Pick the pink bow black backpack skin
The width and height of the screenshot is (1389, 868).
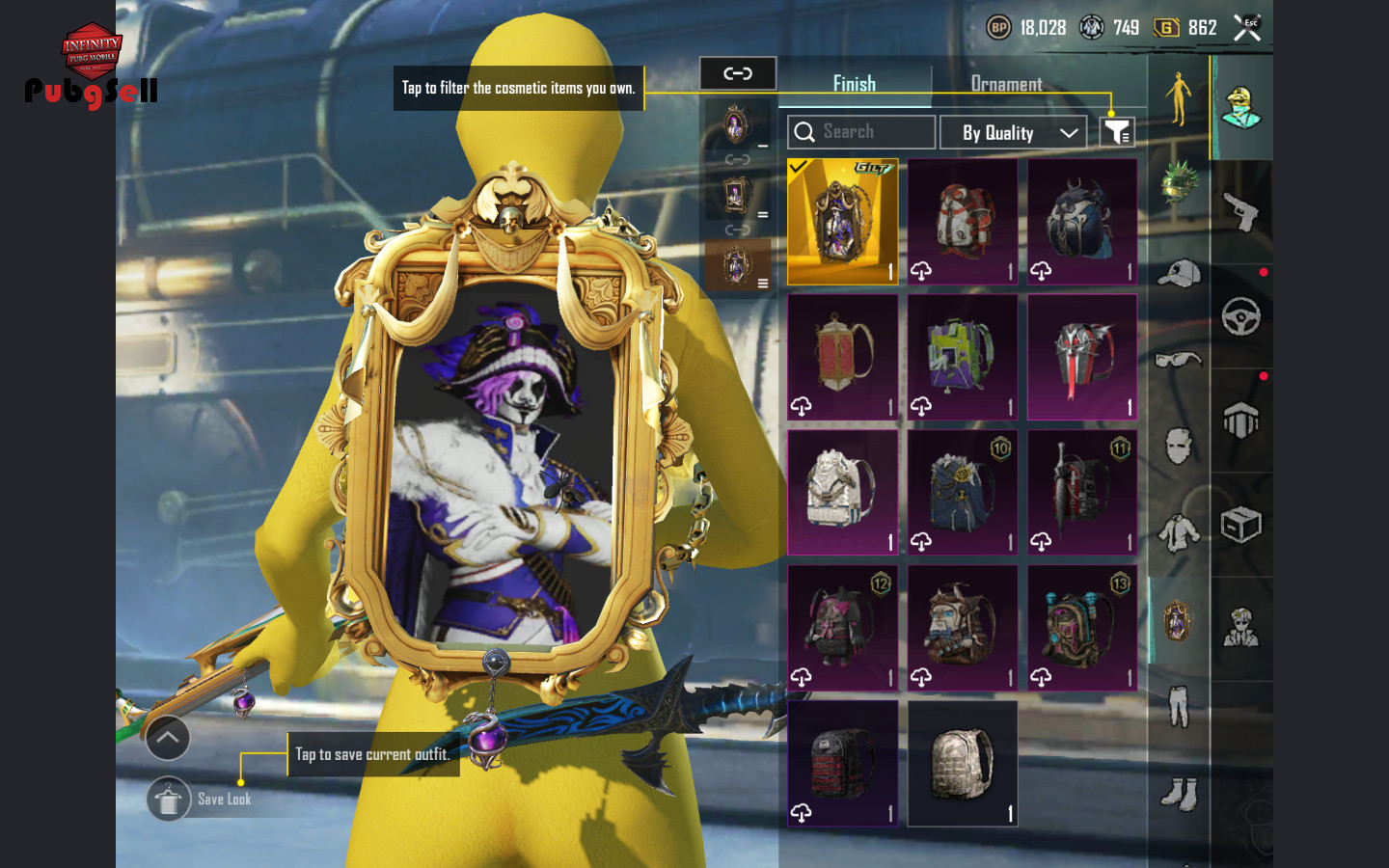coord(842,628)
